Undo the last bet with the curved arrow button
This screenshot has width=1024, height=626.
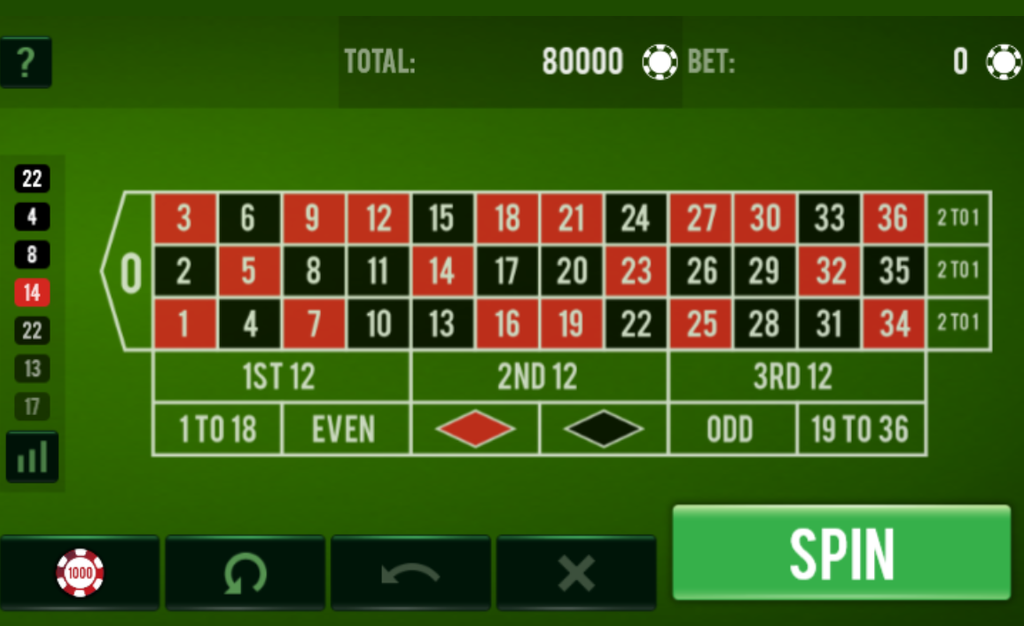[410, 573]
